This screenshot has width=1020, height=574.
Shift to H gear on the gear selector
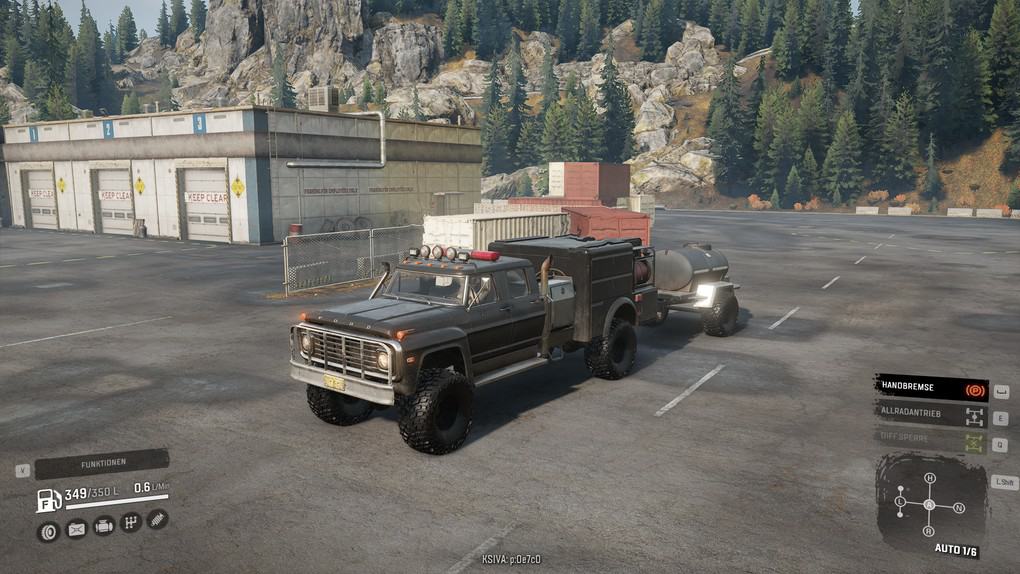pos(929,478)
